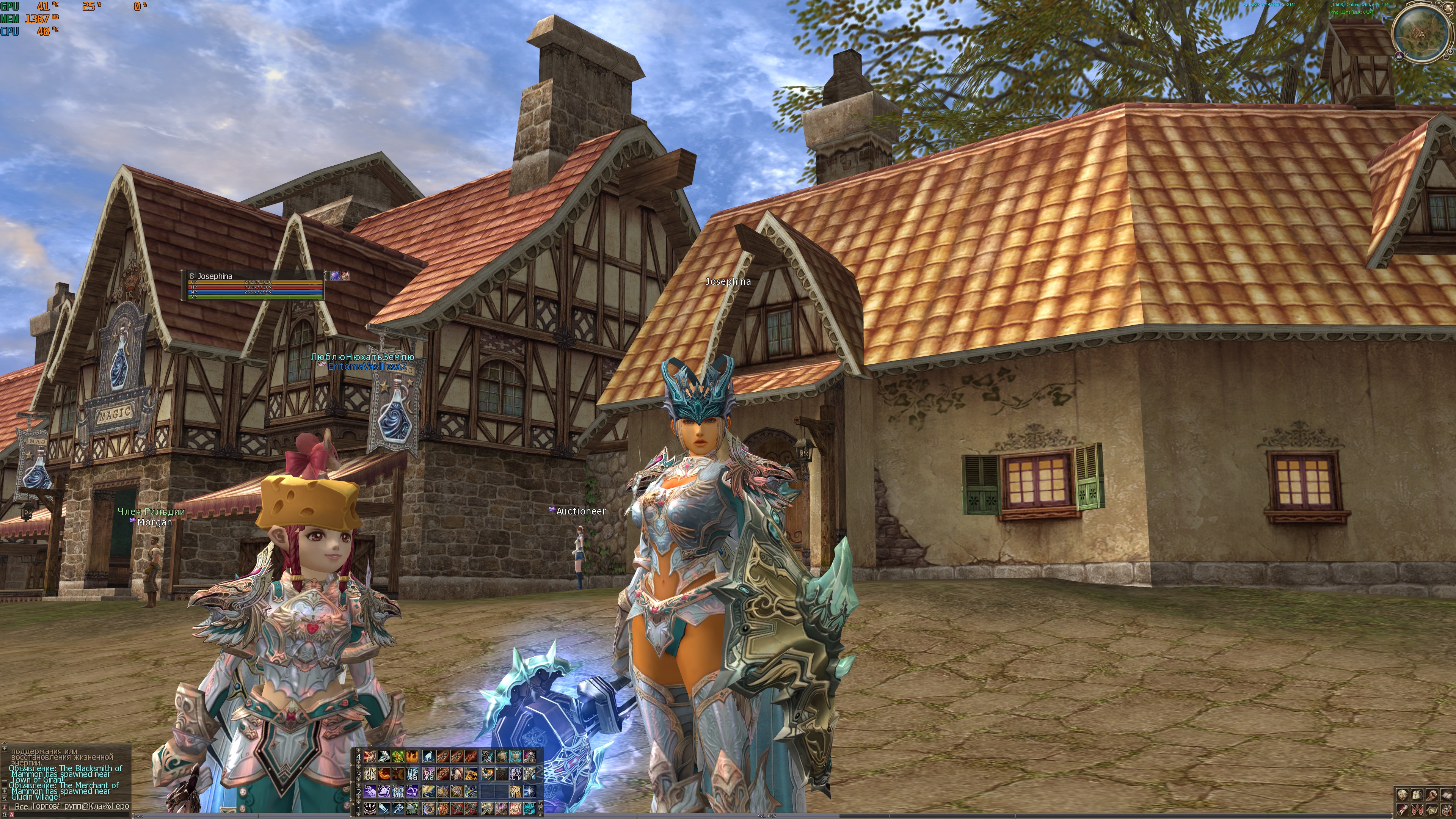Activate the cyan roaring beast skill
This screenshot has width=1456, height=819.
click(x=529, y=808)
